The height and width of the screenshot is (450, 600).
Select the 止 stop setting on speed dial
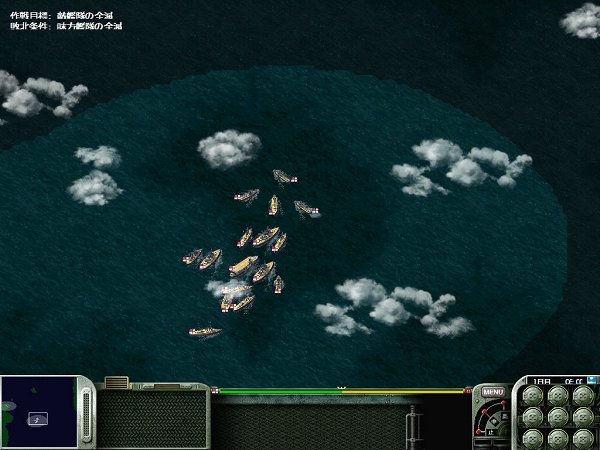tap(489, 432)
